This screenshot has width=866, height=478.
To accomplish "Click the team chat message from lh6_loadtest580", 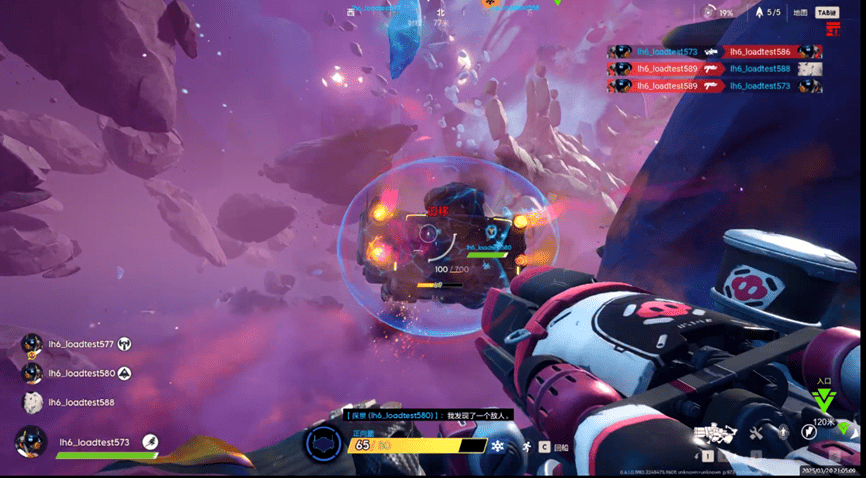I will (x=429, y=415).
